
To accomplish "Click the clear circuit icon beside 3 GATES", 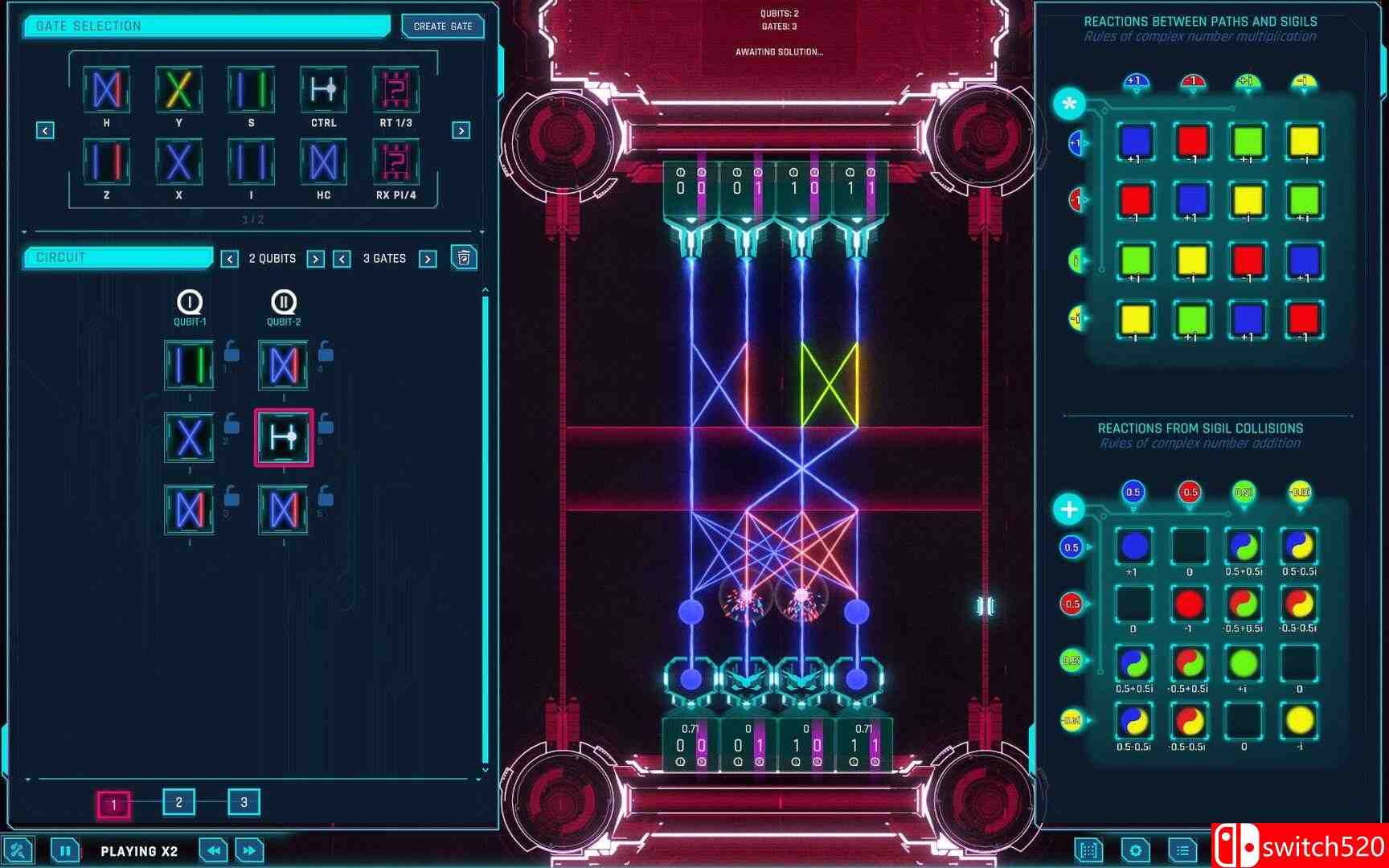I will pyautogui.click(x=464, y=258).
